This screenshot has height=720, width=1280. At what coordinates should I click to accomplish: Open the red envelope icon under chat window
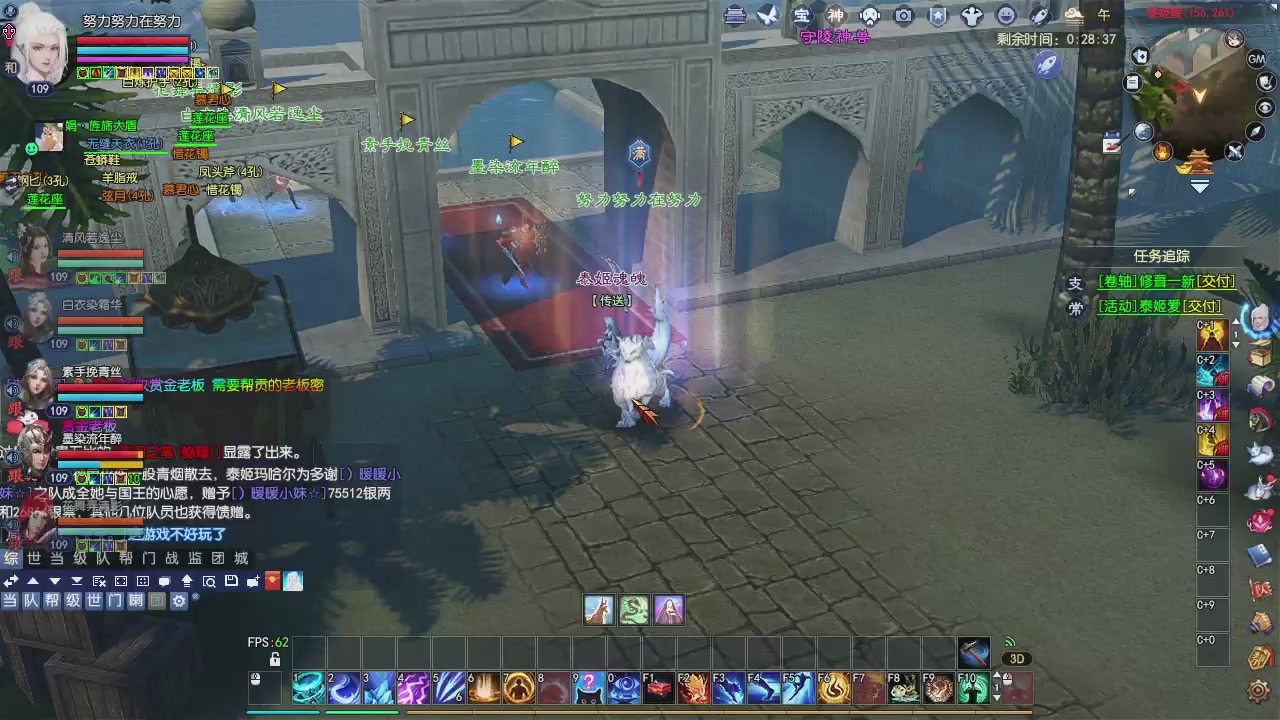pyautogui.click(x=272, y=581)
